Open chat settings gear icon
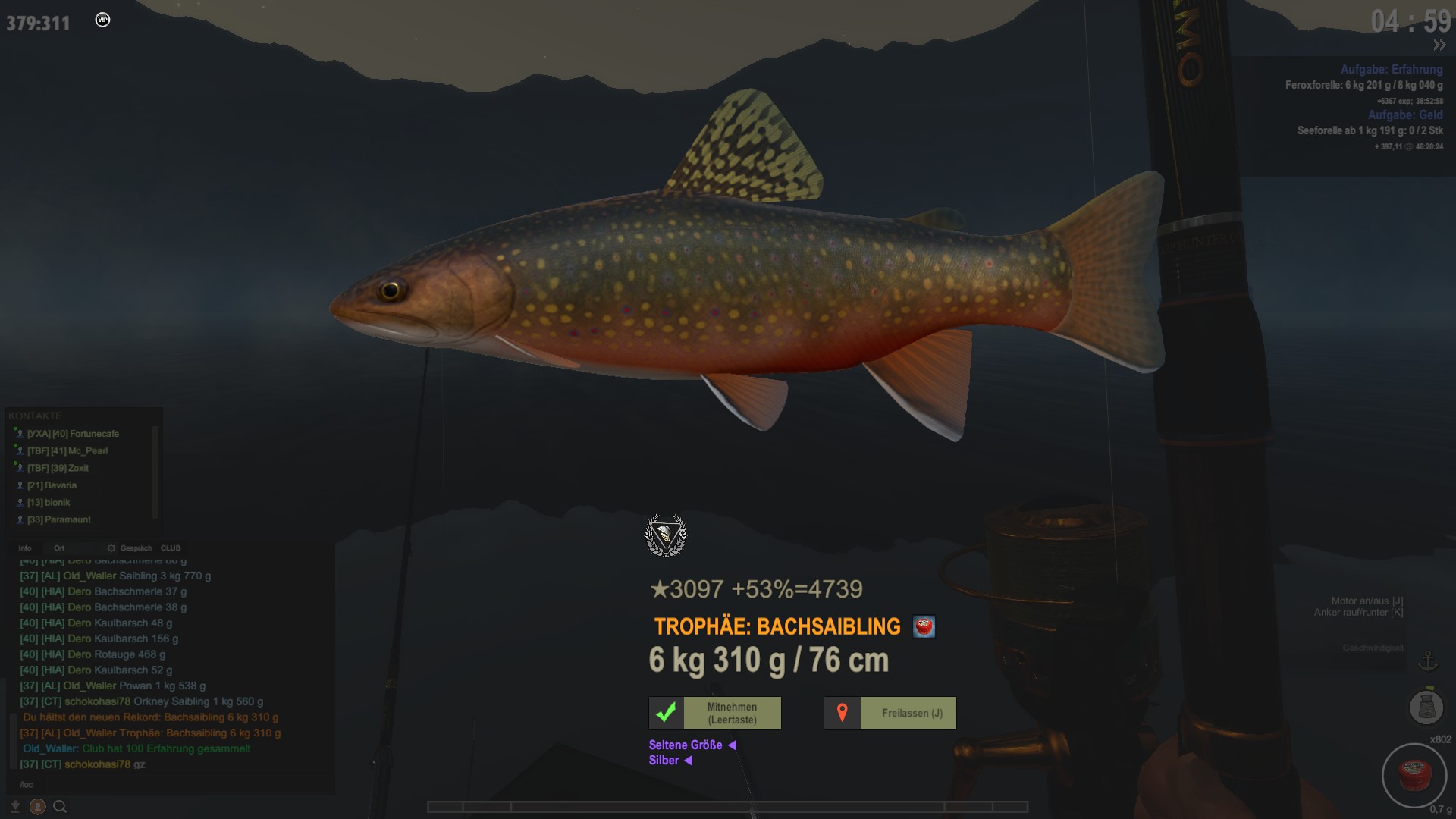The image size is (1456, 819). coord(111,548)
